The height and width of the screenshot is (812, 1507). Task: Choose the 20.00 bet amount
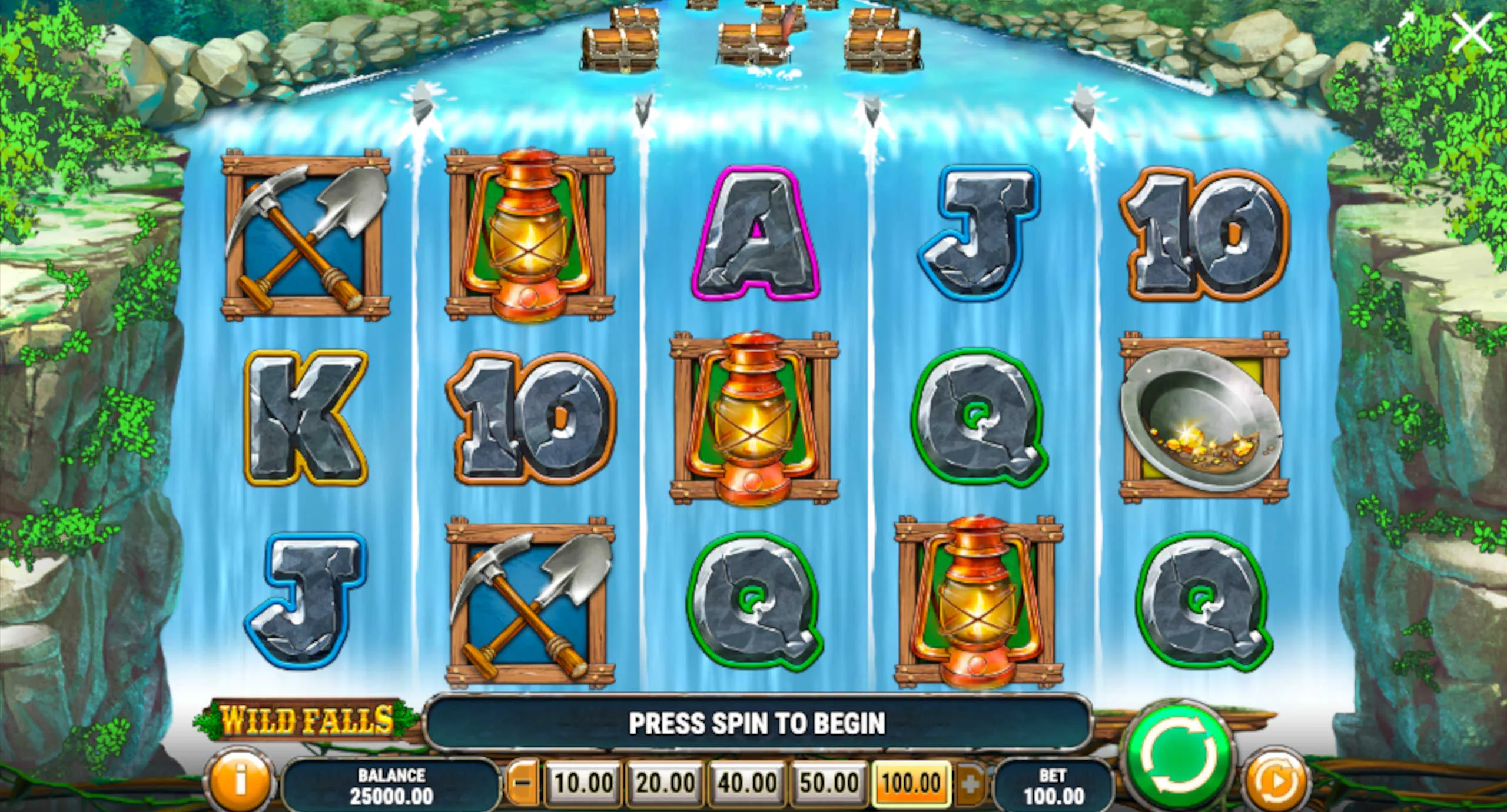(x=665, y=783)
